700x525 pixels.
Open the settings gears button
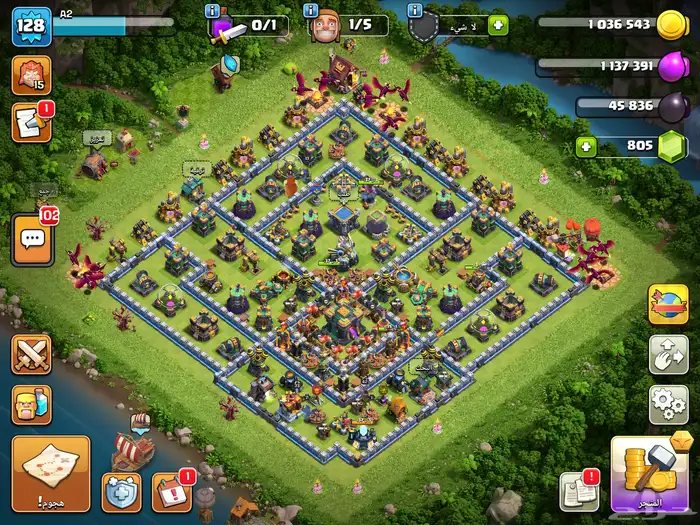(x=668, y=404)
